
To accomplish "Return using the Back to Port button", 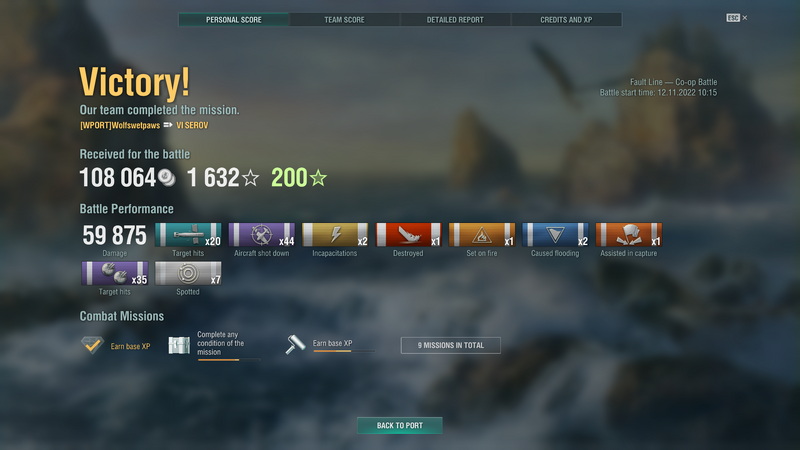I will coord(399,425).
